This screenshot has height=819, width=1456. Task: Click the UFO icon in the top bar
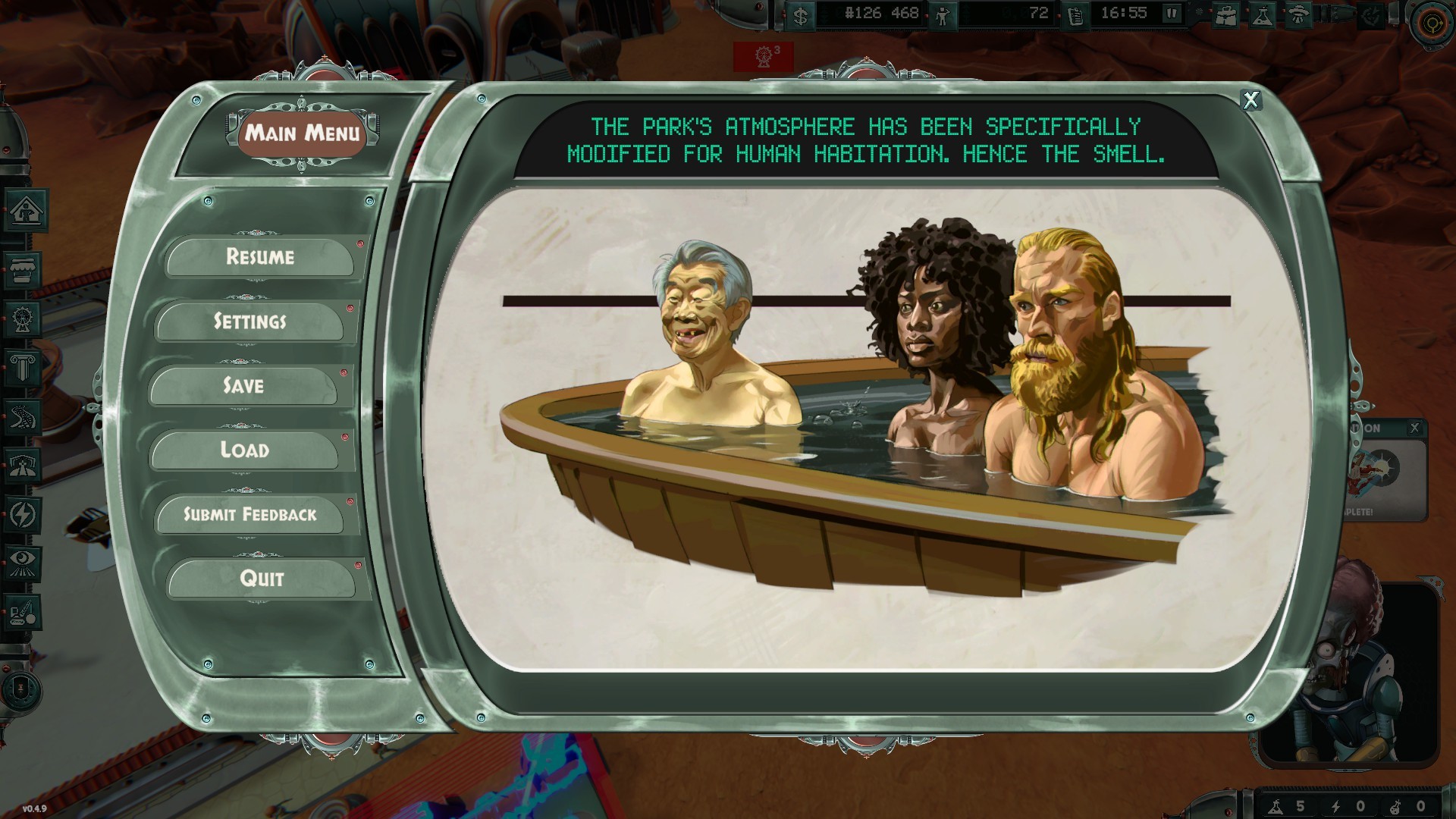click(1298, 16)
